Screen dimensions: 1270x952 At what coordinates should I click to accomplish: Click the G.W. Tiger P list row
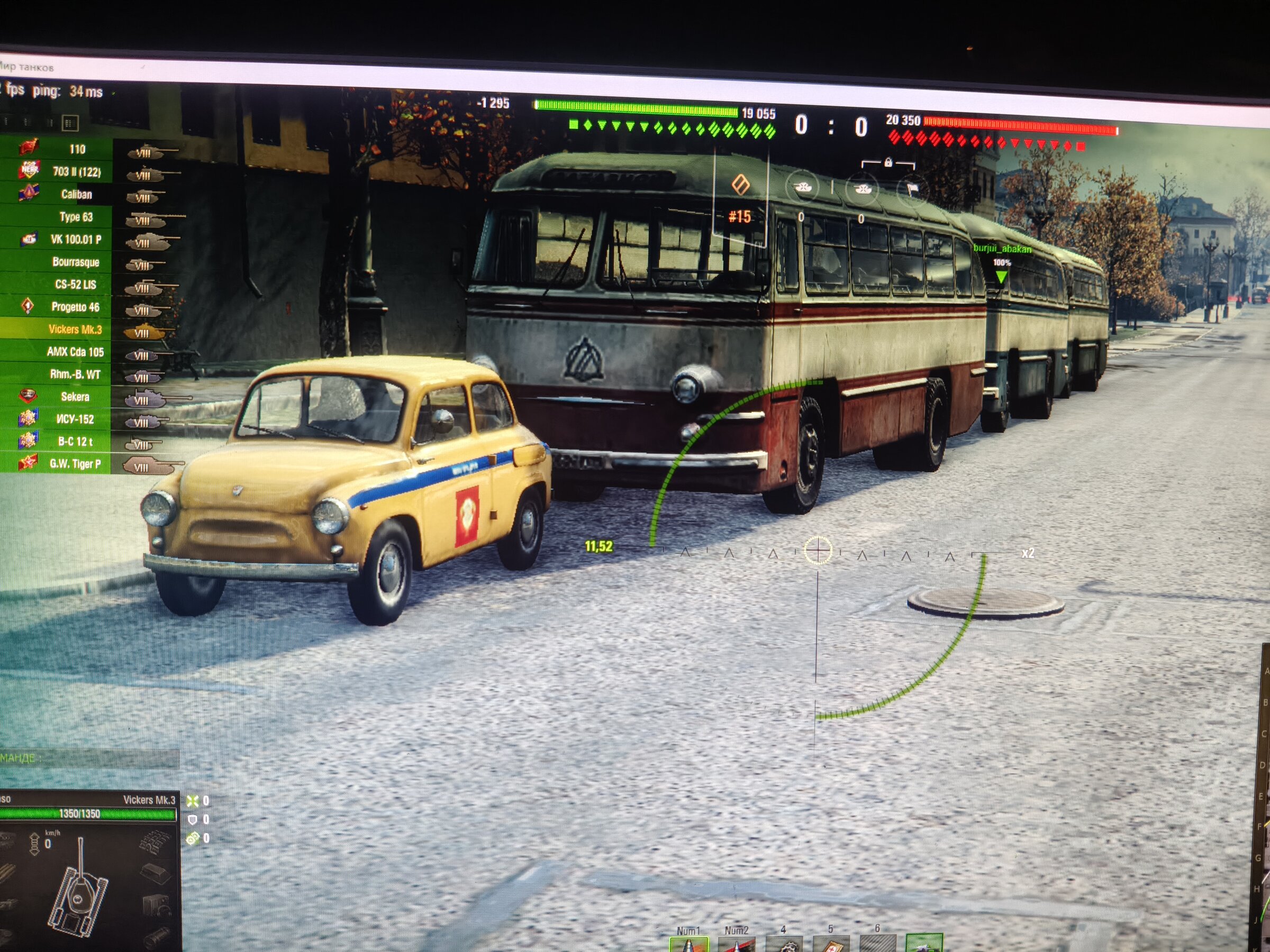click(x=75, y=464)
